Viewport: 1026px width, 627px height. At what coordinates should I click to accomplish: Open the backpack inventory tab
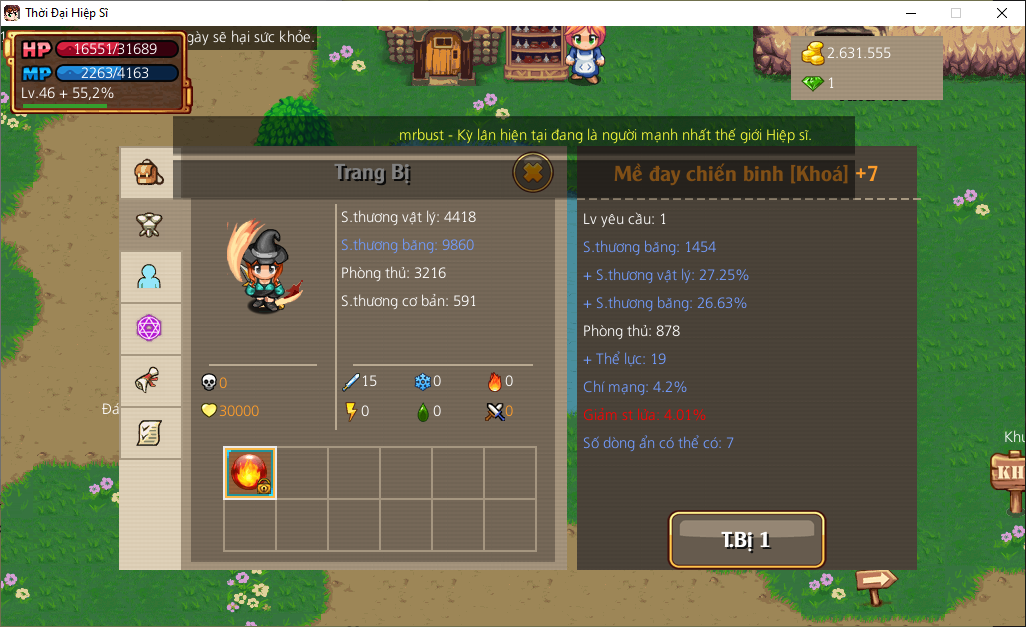[149, 174]
